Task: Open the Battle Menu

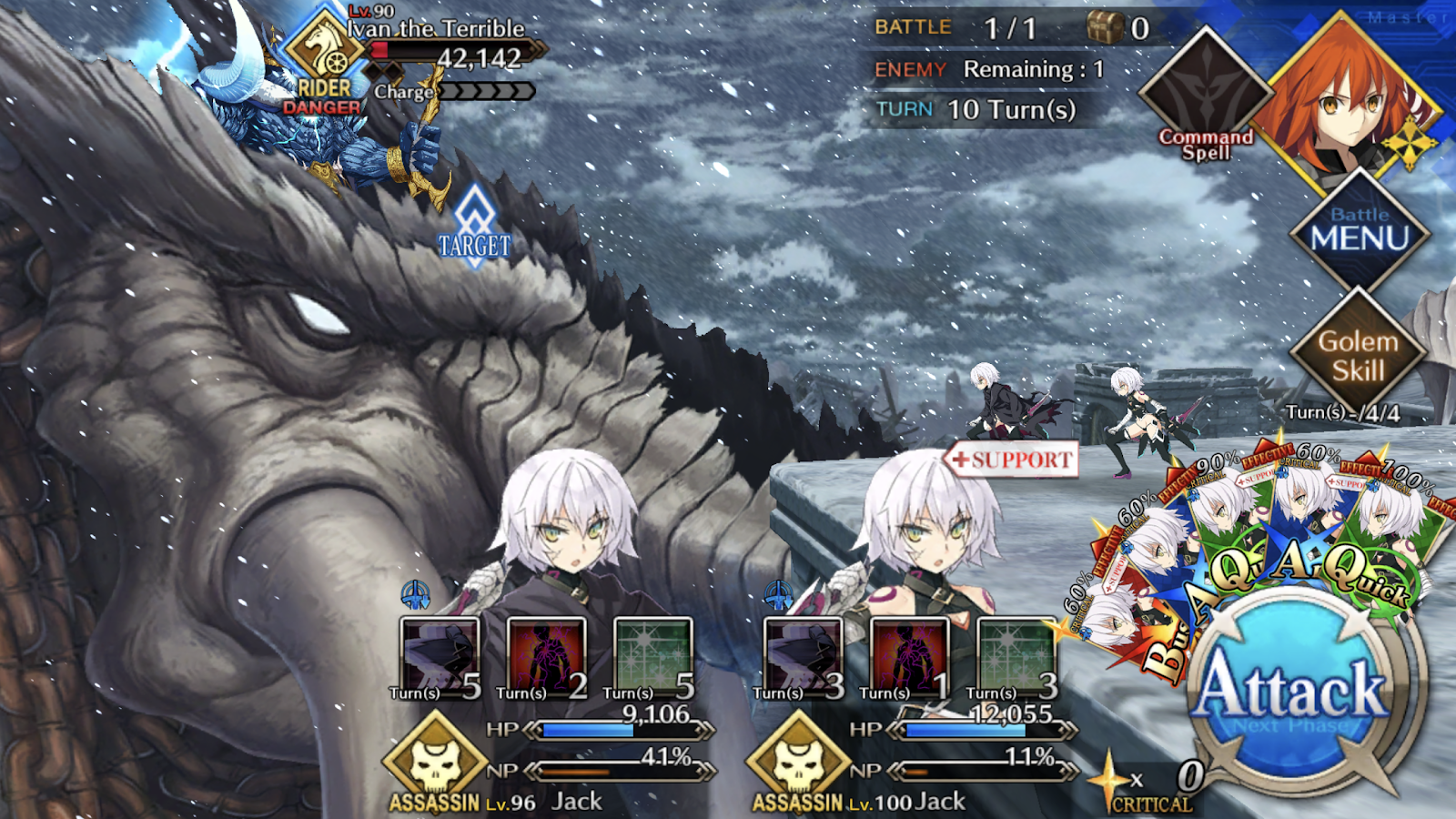Action: pos(1360,232)
